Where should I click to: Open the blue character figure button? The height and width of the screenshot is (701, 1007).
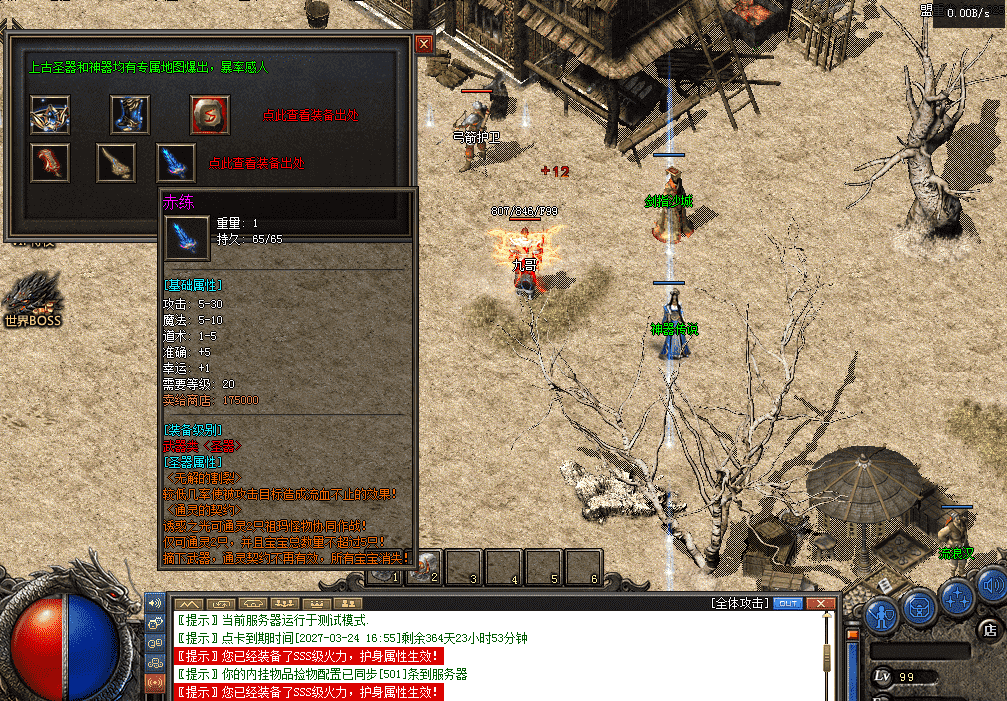coord(882,611)
